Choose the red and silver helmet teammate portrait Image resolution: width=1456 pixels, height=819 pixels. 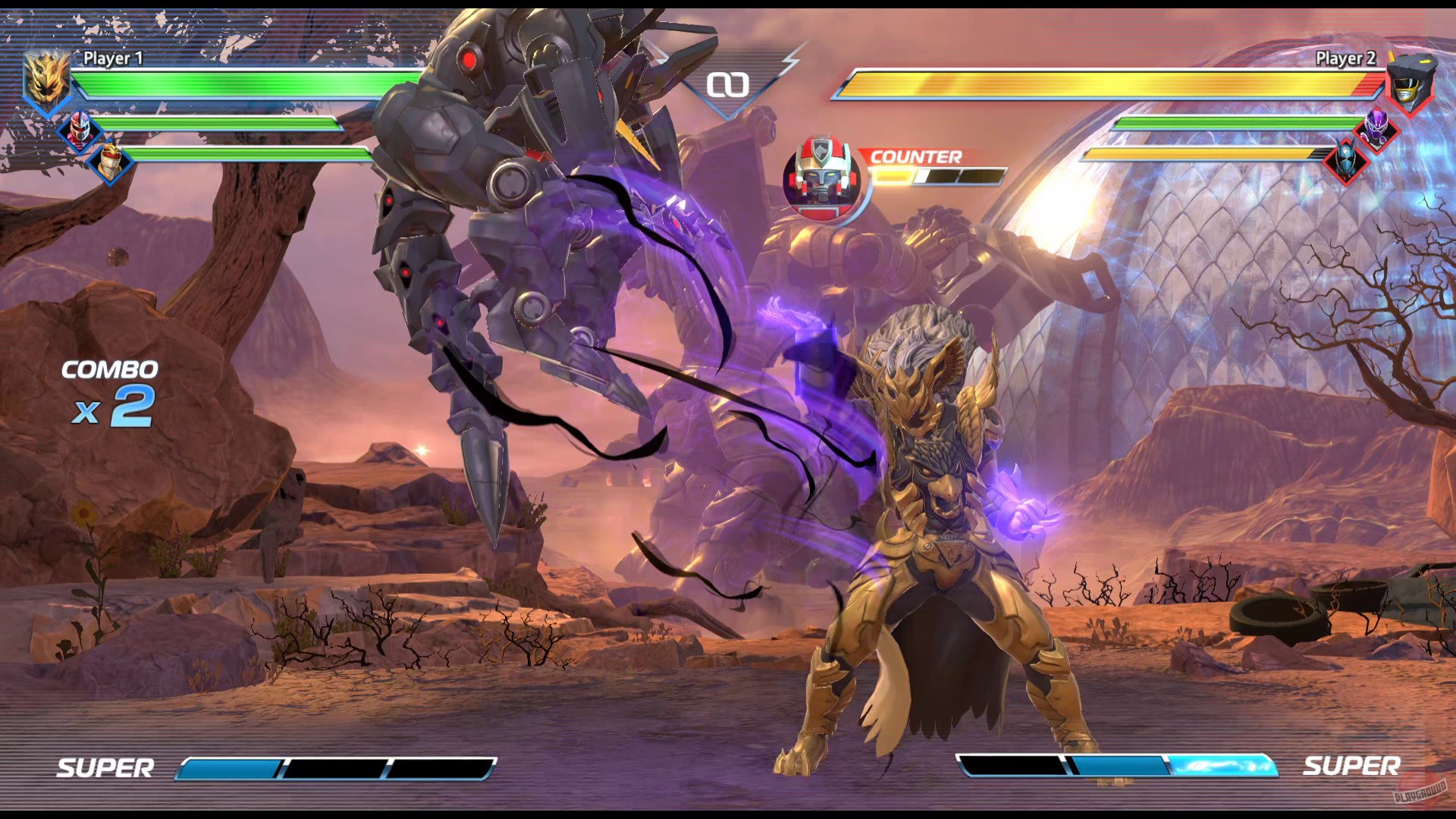pos(79,129)
